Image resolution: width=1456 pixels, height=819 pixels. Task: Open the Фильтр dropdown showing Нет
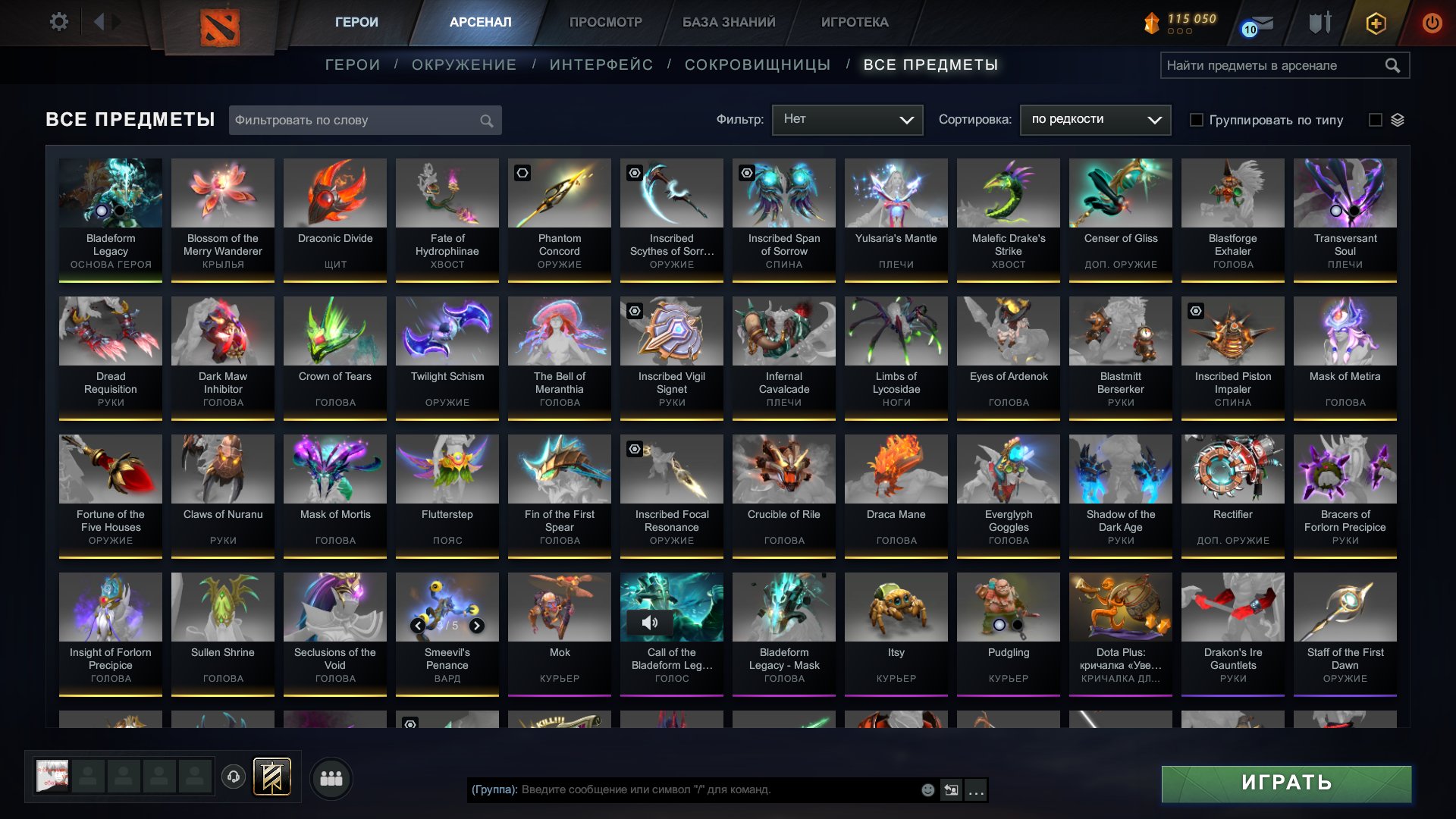(846, 119)
